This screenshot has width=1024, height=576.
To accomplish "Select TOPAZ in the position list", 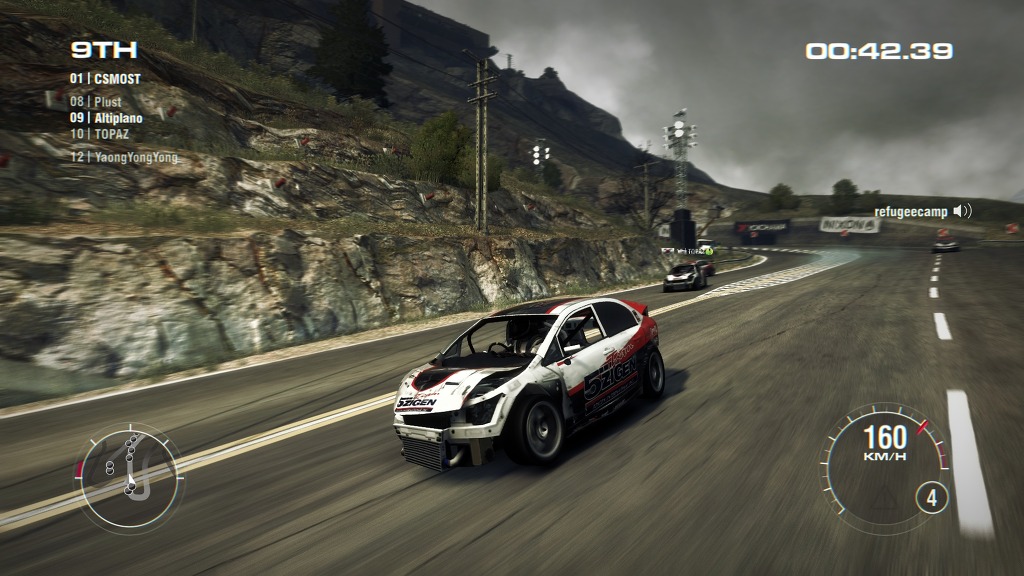I will tap(98, 133).
